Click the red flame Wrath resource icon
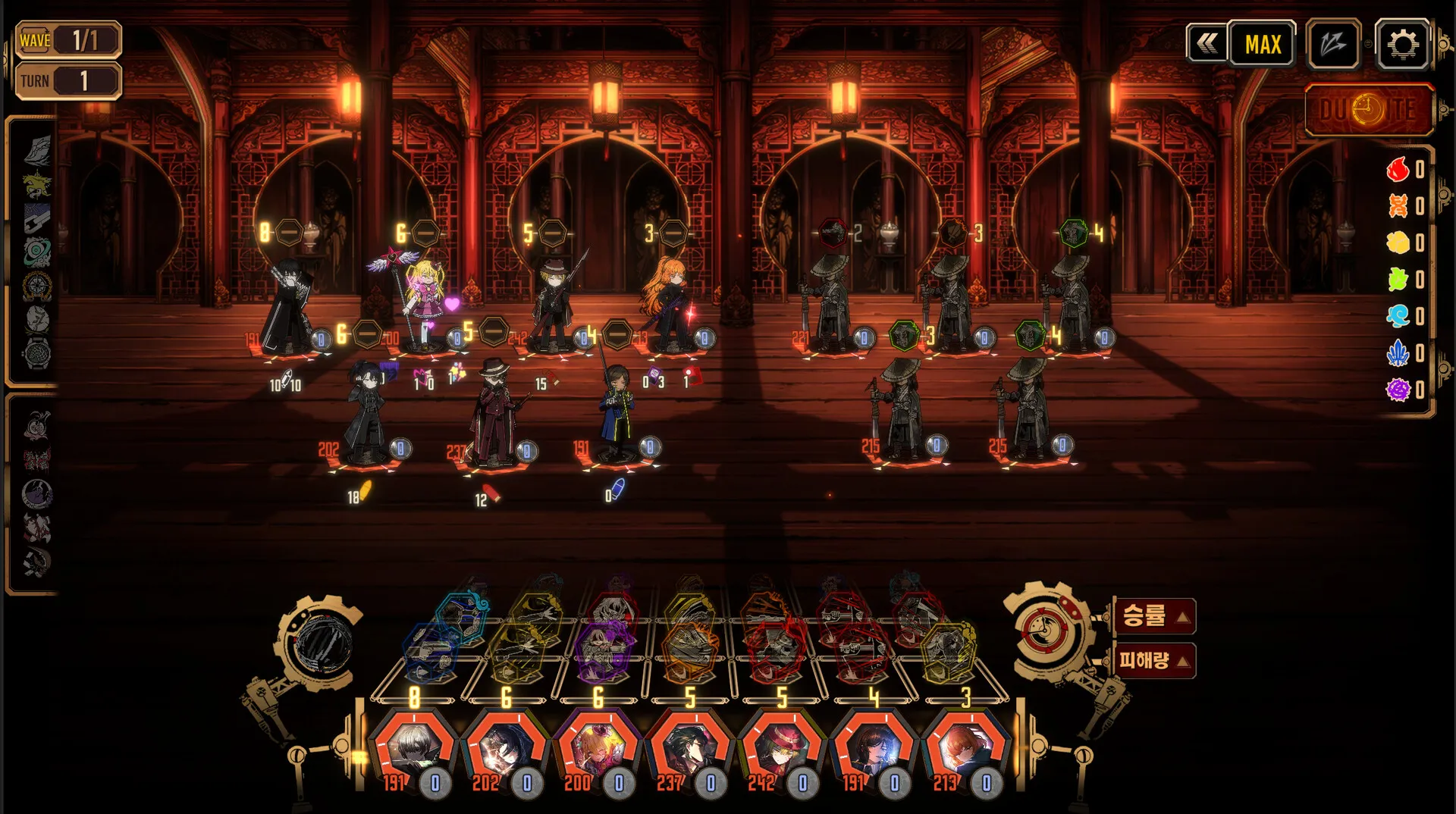 tap(1398, 169)
